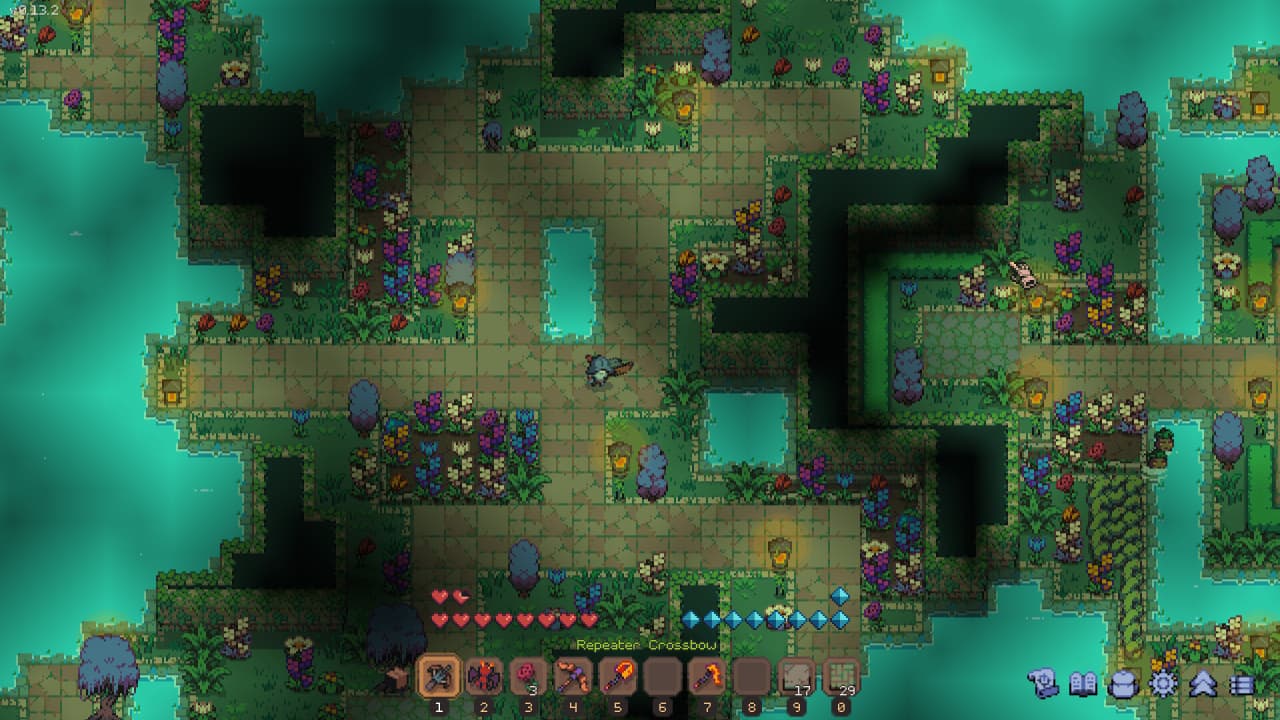Open the backpack inventory
The image size is (1280, 720).
(x=1123, y=684)
